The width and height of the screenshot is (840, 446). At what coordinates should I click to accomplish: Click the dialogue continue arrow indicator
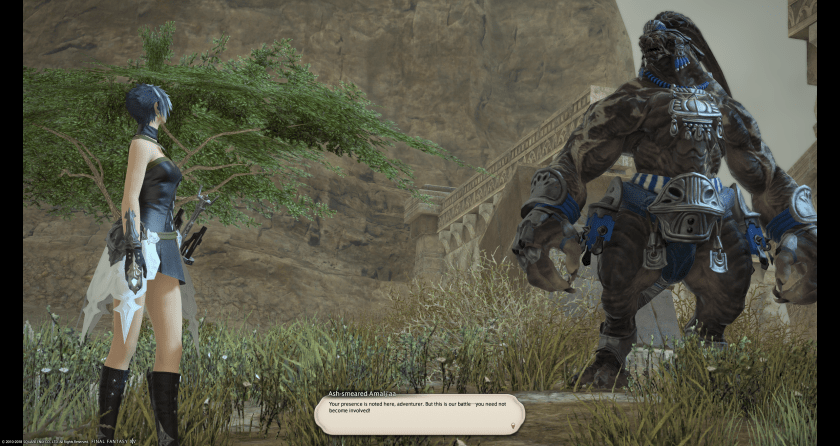[513, 425]
